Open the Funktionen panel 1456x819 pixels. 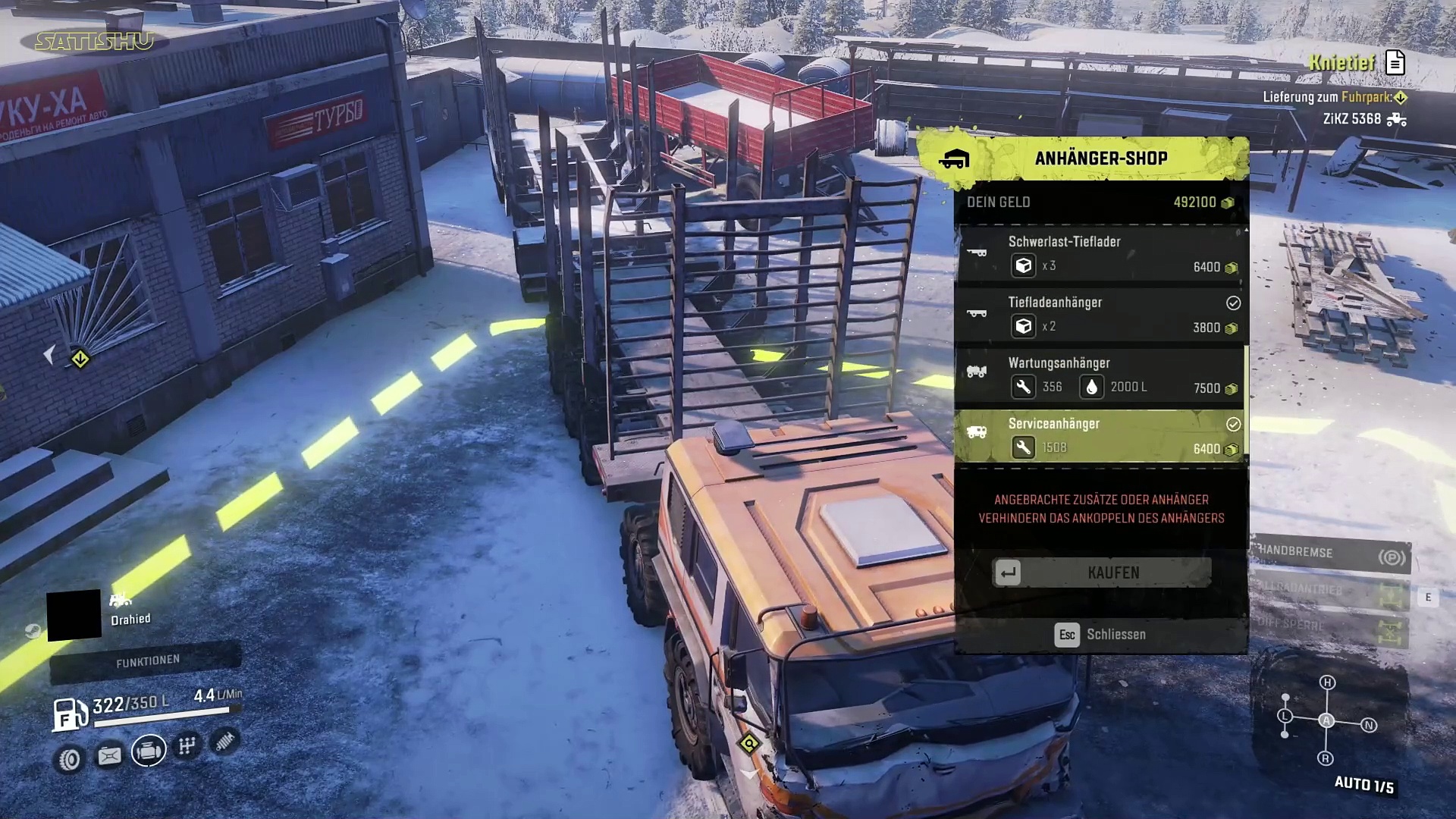point(147,661)
